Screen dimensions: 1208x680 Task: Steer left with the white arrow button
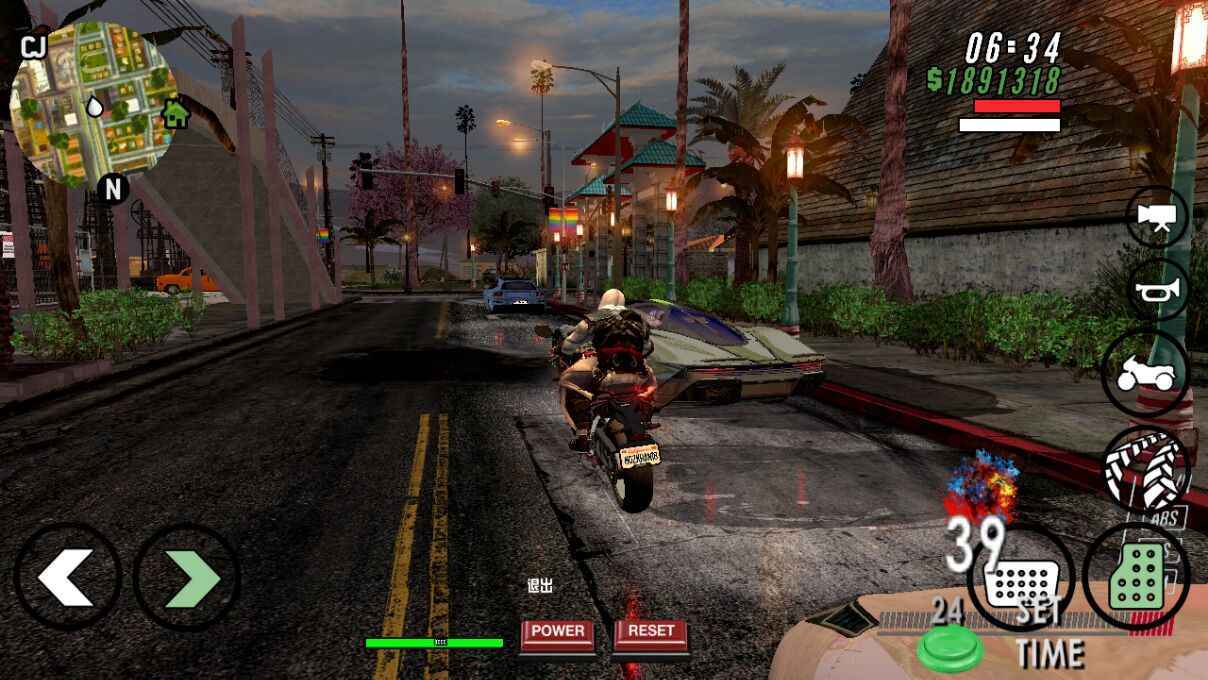(x=67, y=577)
